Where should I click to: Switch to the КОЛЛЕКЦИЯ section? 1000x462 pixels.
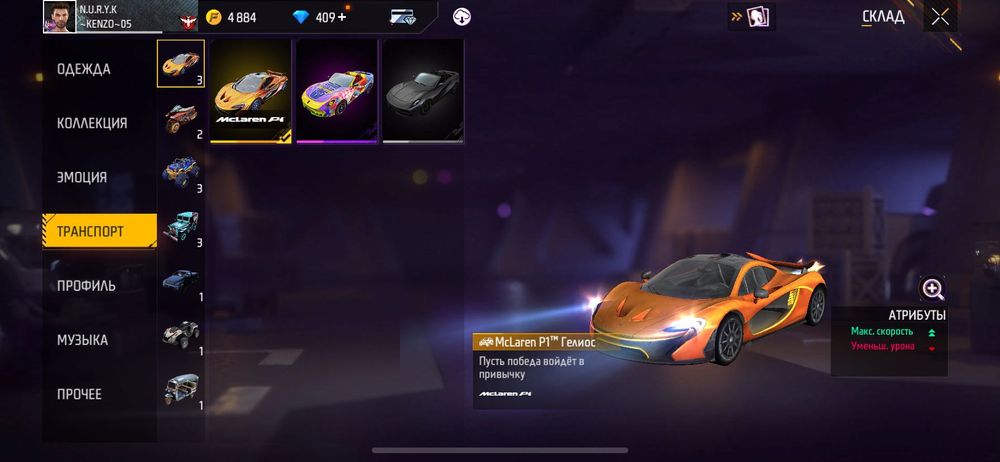pos(92,123)
